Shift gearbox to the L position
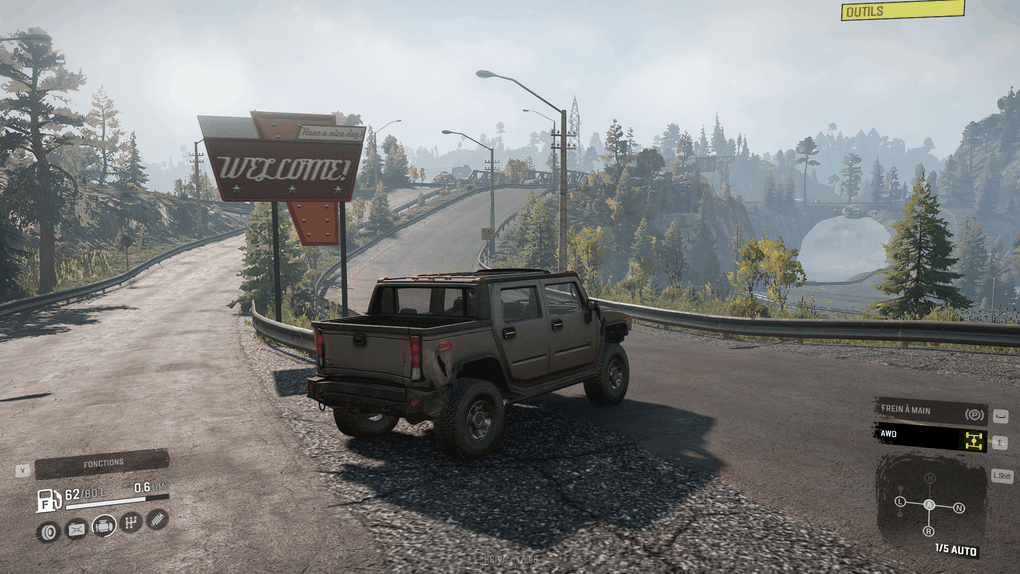 tap(900, 500)
